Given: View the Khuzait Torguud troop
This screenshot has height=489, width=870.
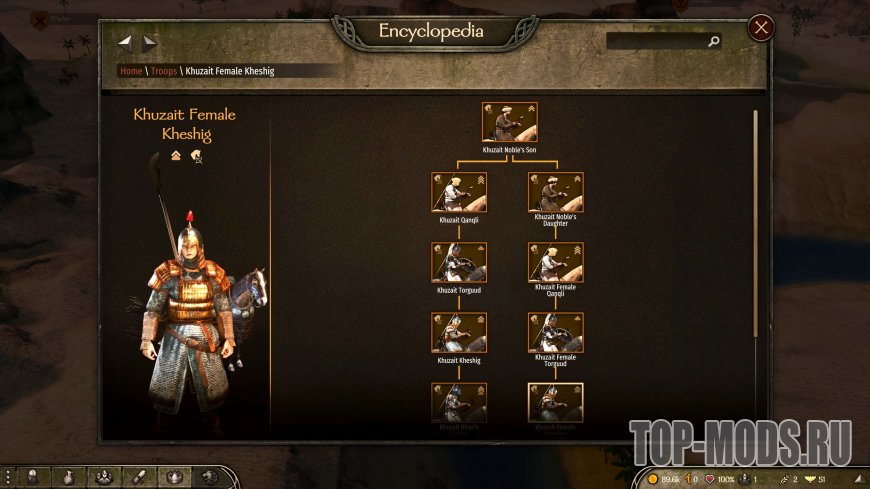Looking at the screenshot, I should point(459,262).
